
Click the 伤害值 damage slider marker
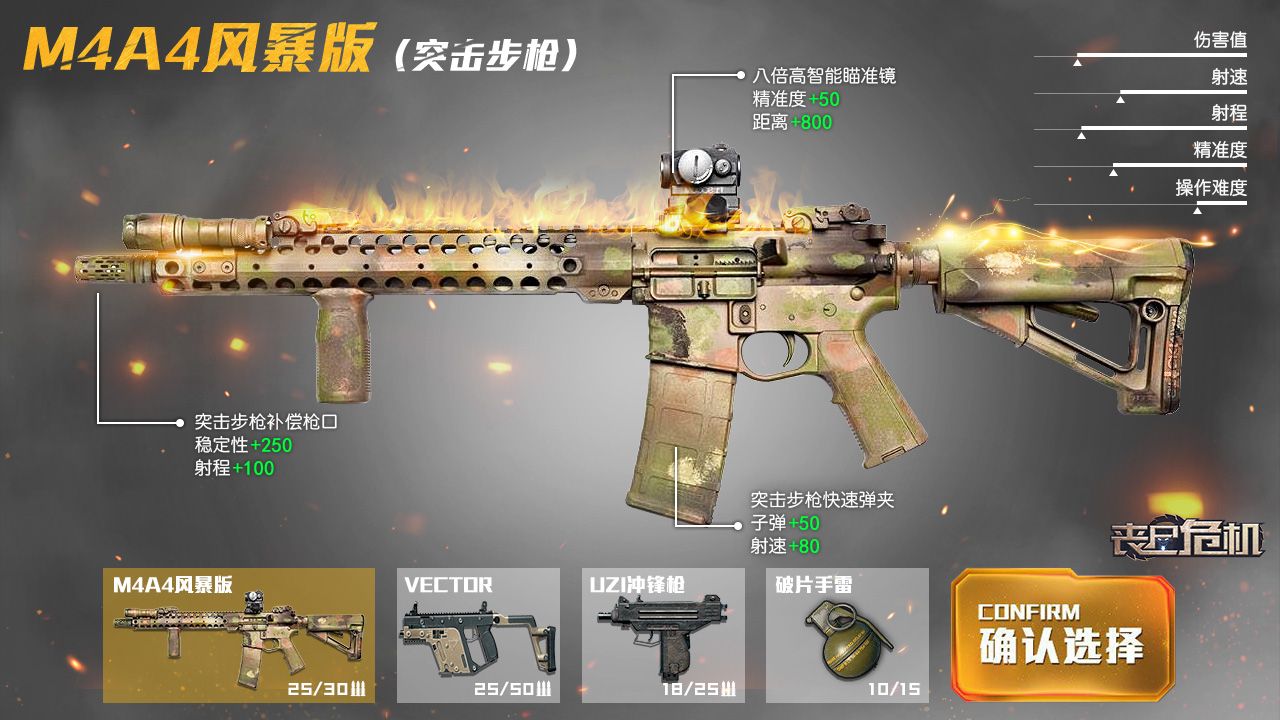point(1077,63)
